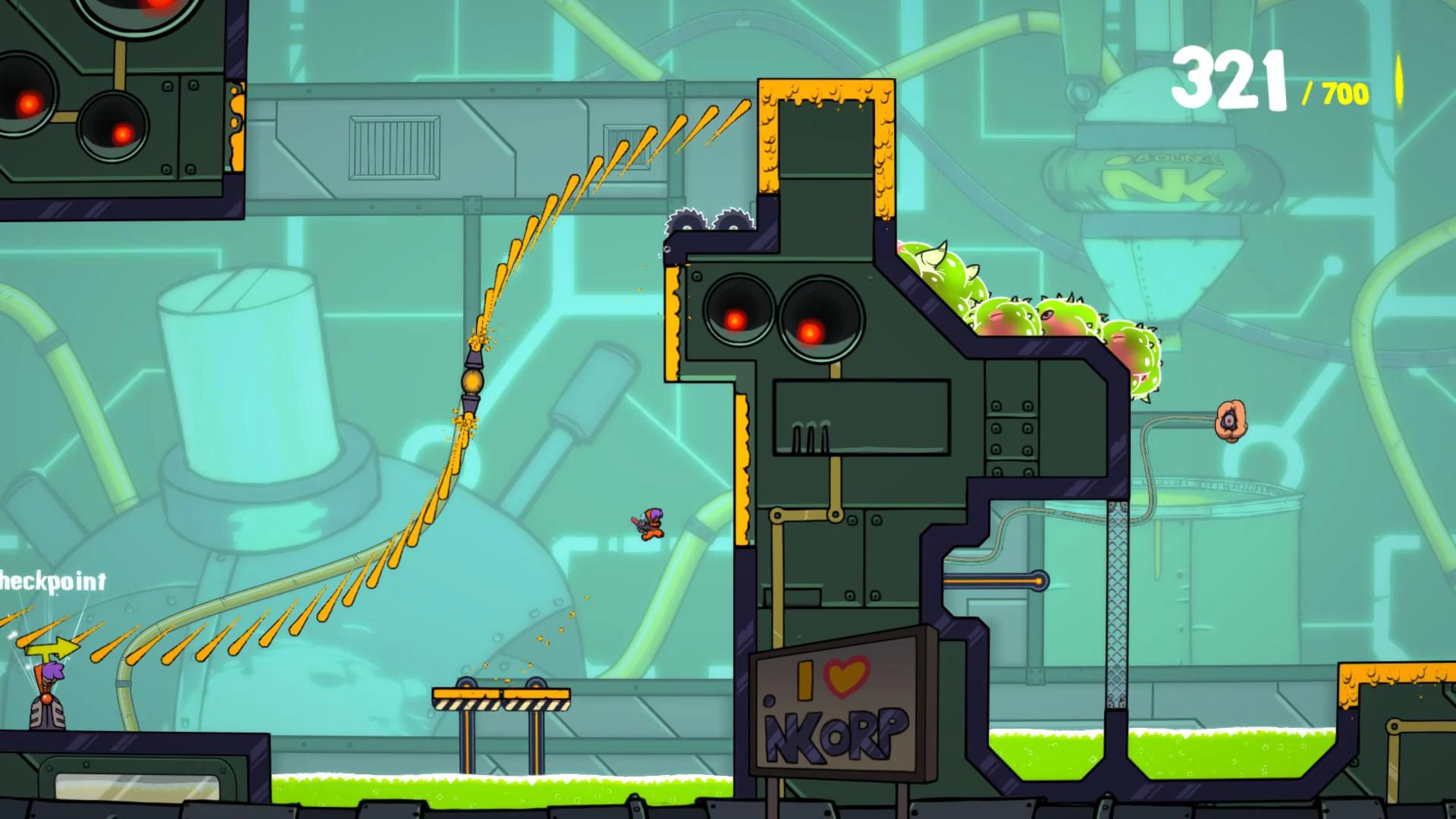Select the player character sprite mid-jump
The height and width of the screenshot is (819, 1456).
click(x=651, y=523)
